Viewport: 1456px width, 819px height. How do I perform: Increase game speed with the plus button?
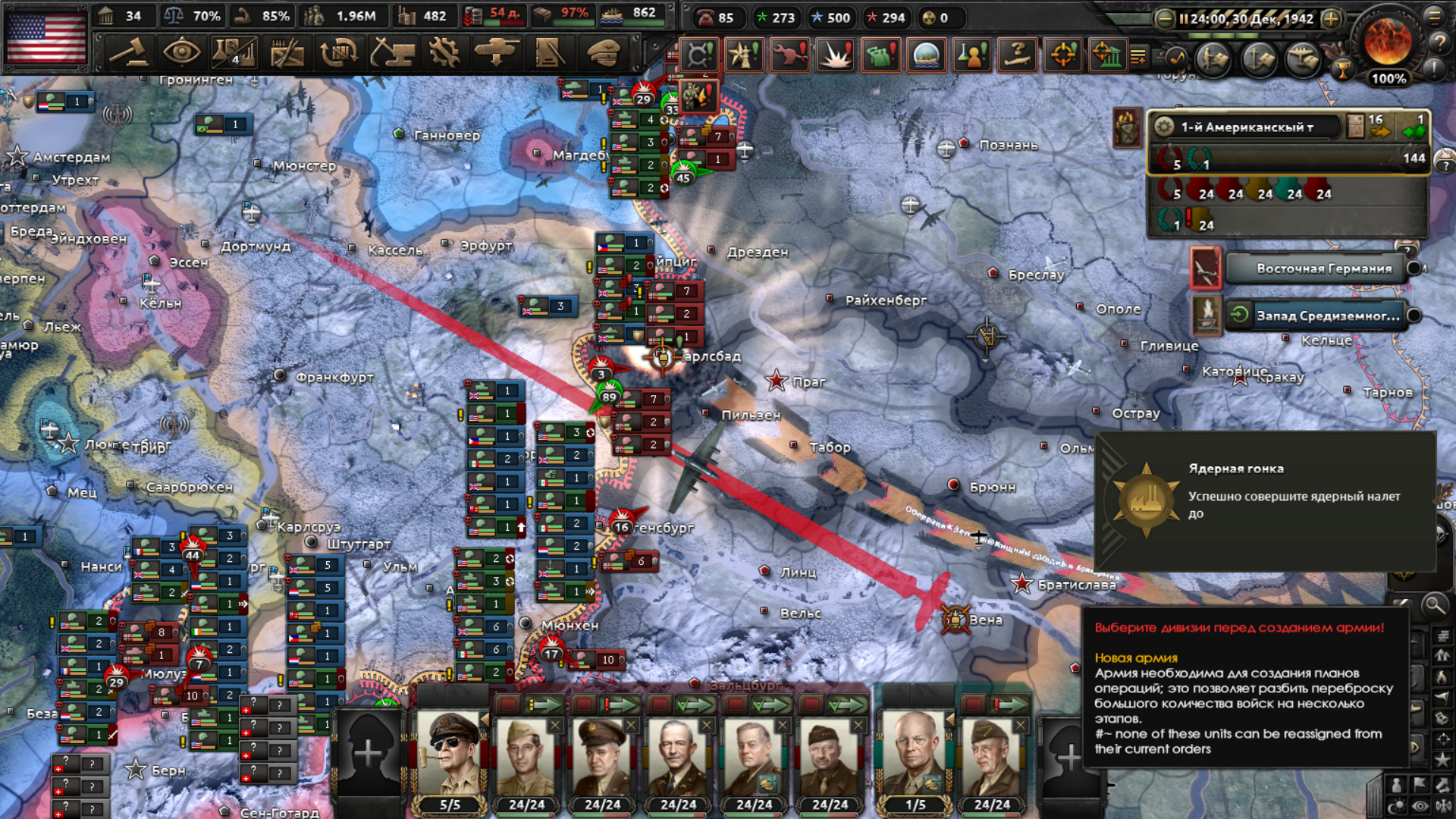[x=1331, y=19]
